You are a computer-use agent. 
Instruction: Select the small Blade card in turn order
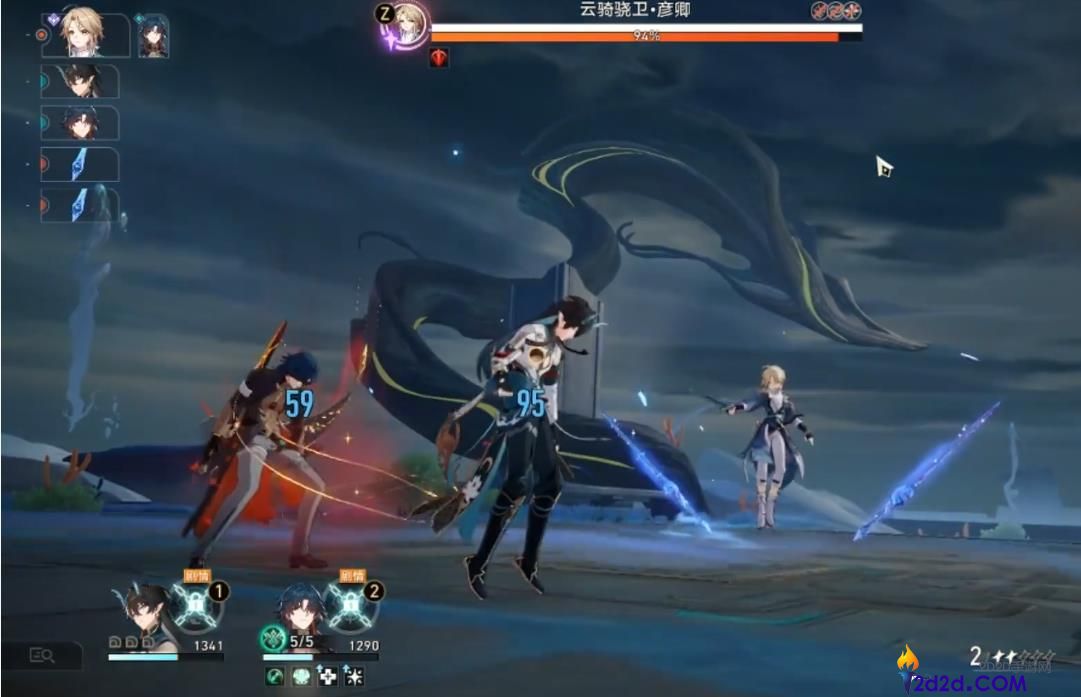click(153, 36)
